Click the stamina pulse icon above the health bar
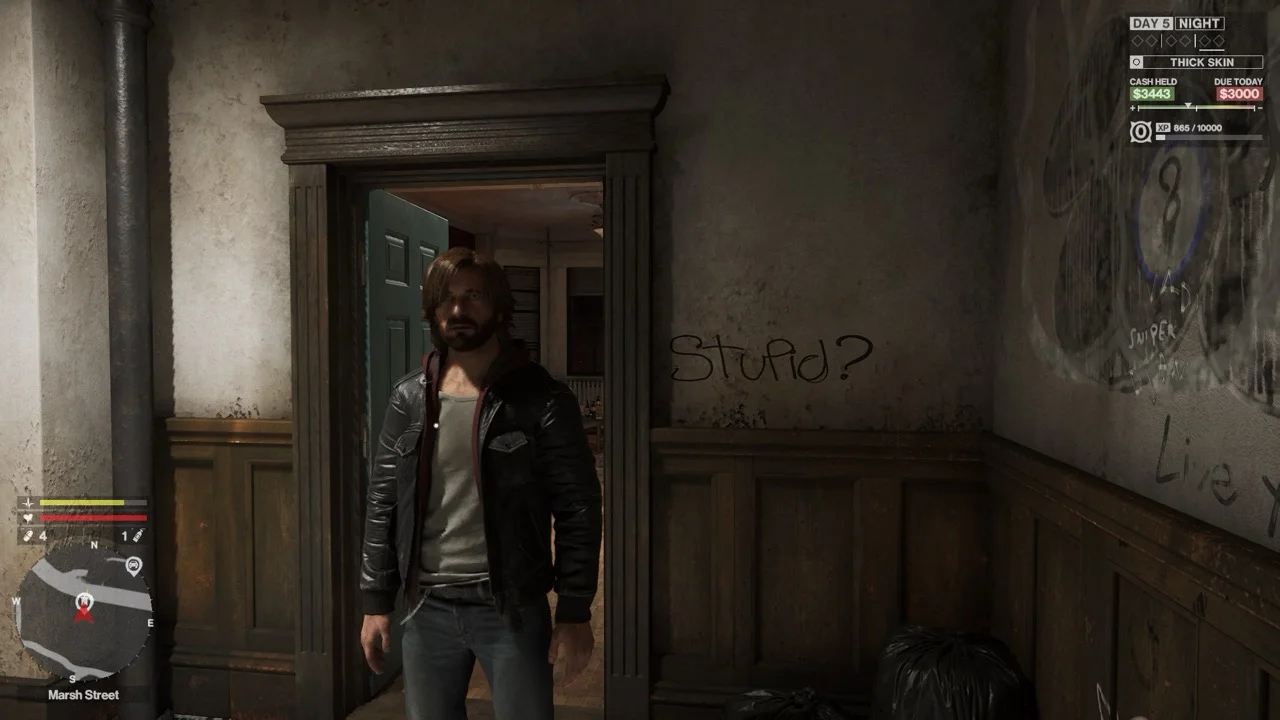 tap(29, 502)
